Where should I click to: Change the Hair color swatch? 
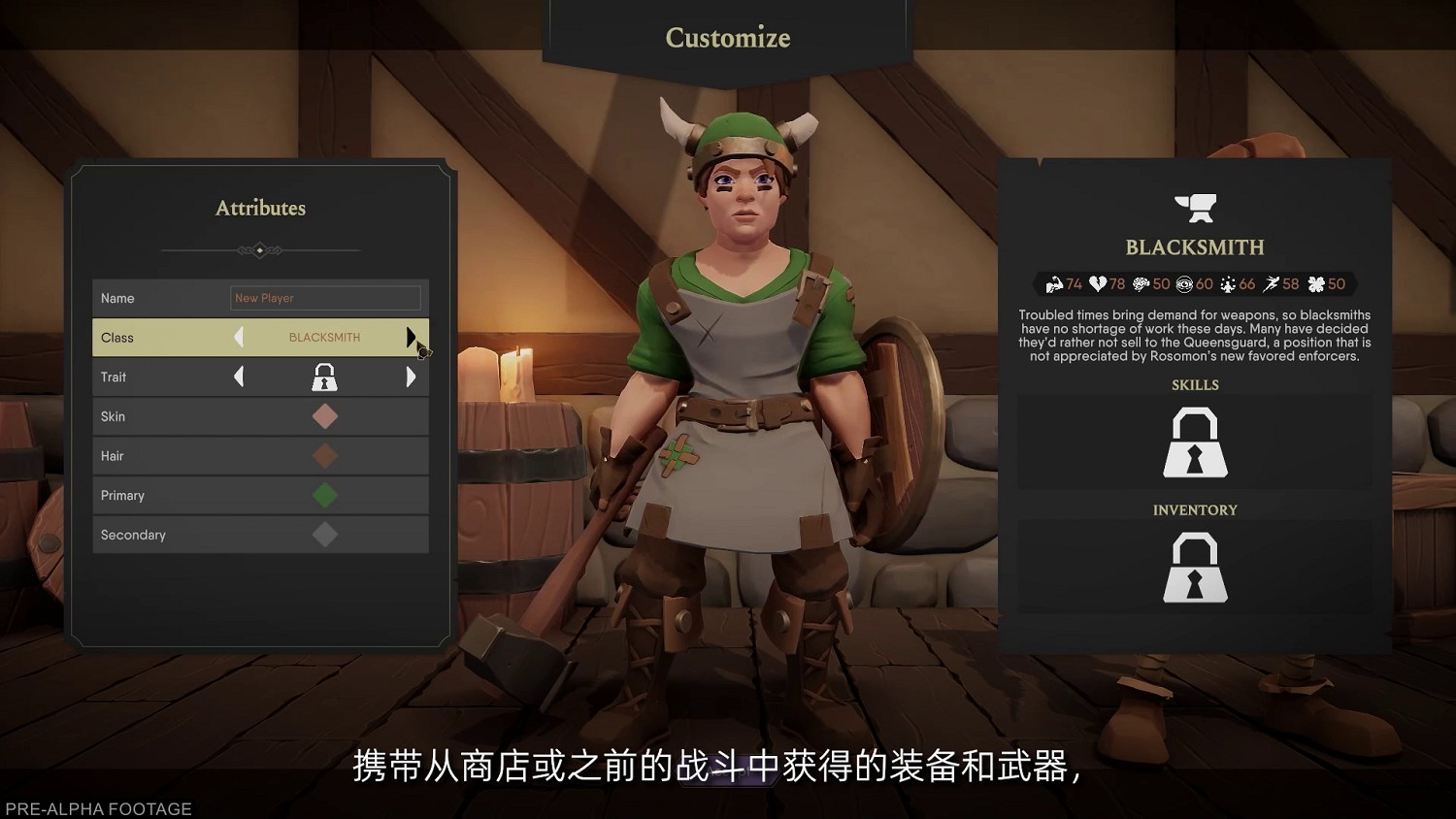tap(325, 456)
